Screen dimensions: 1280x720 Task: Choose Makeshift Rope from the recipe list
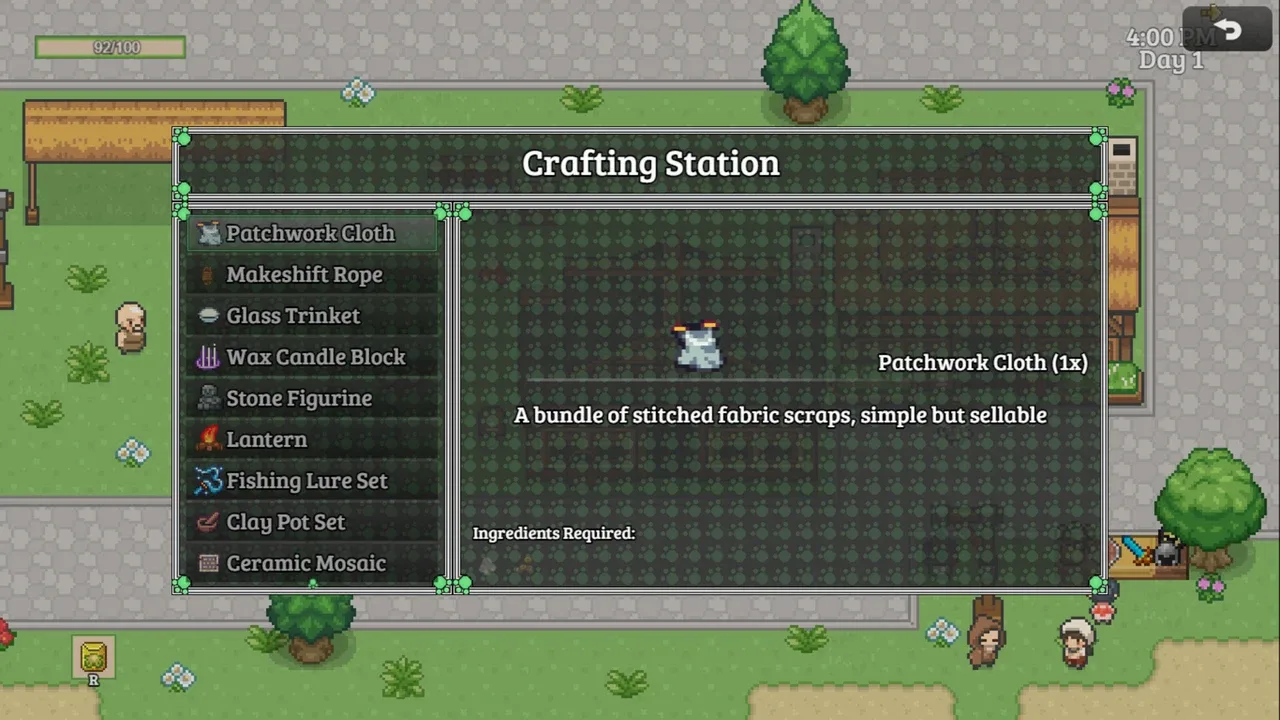tap(304, 275)
